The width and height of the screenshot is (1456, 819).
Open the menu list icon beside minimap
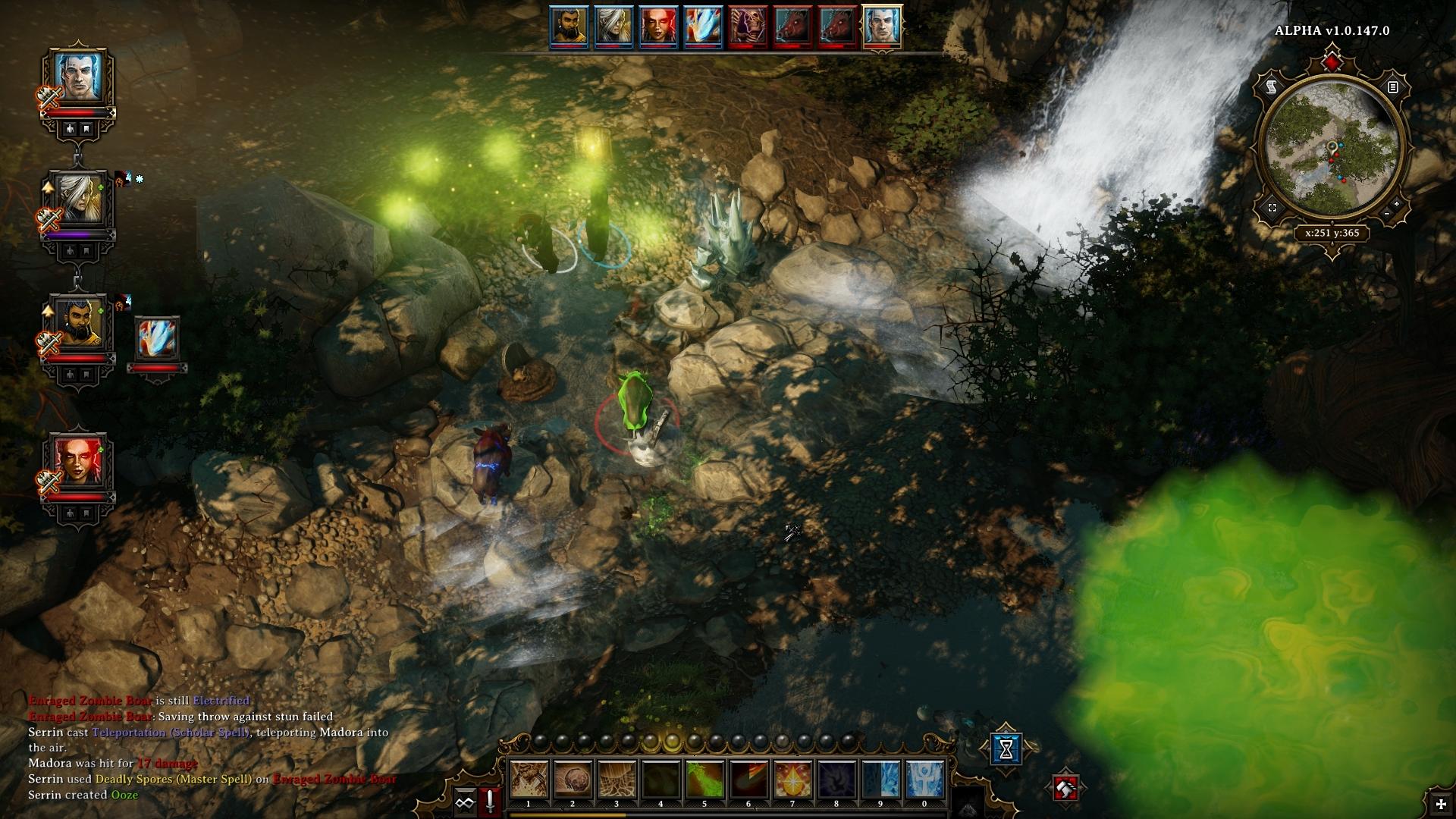[1392, 88]
